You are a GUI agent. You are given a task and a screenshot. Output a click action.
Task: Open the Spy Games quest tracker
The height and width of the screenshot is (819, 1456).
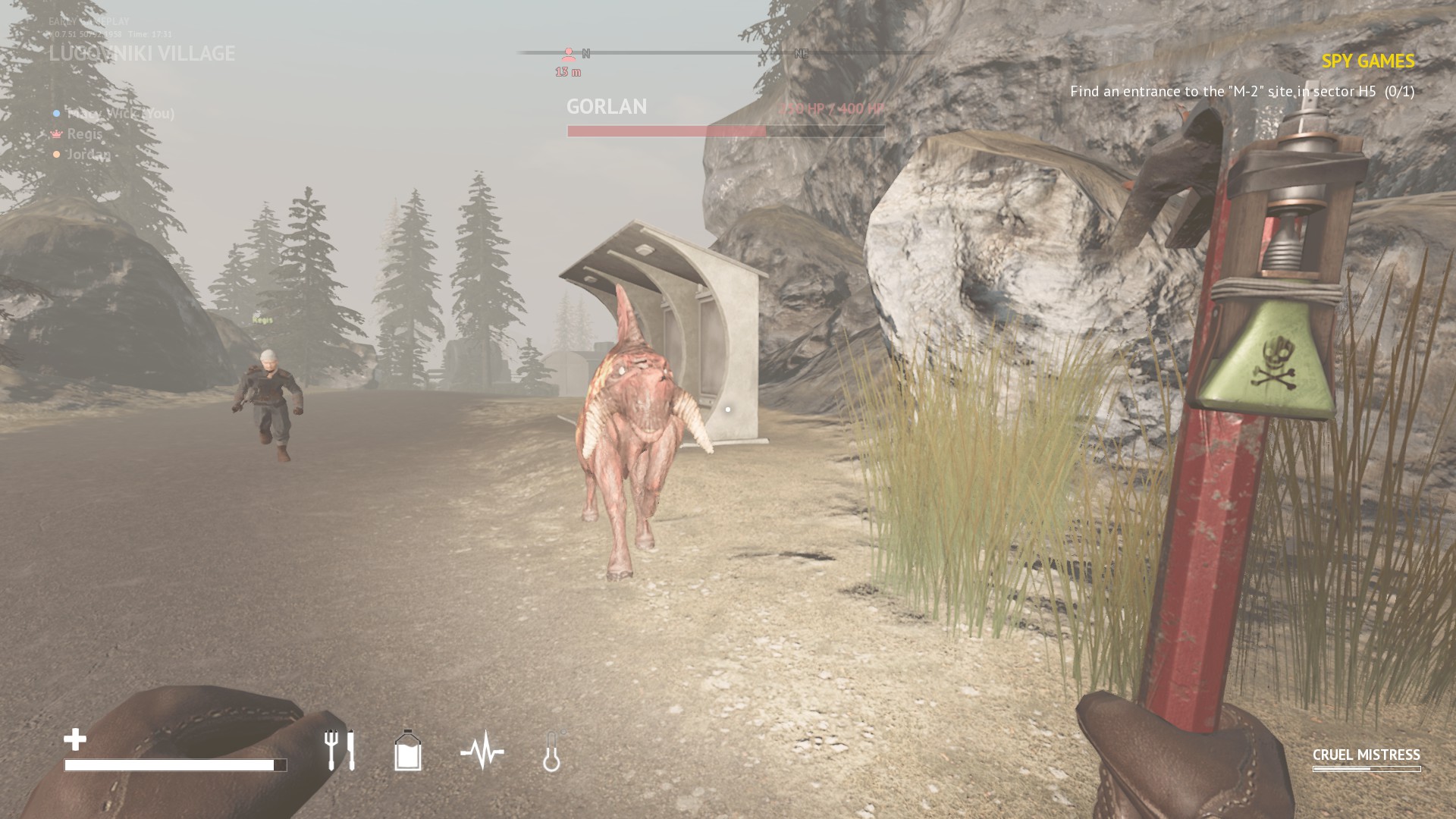pyautogui.click(x=1367, y=61)
